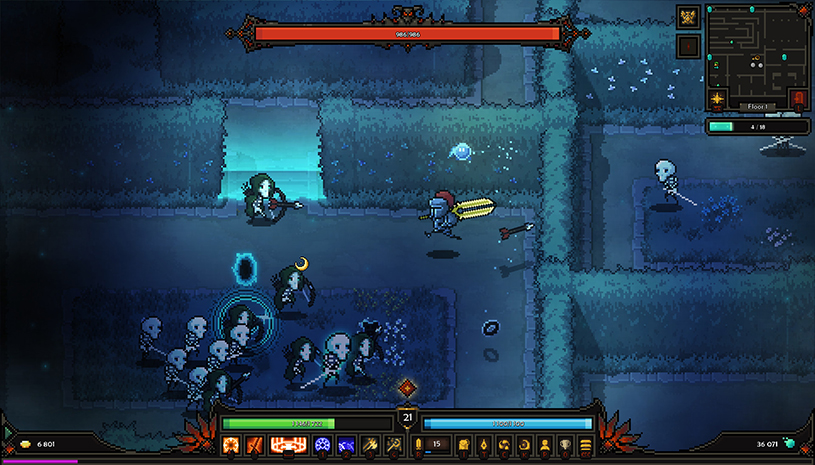Activate the golden star icon on minimap

(717, 99)
